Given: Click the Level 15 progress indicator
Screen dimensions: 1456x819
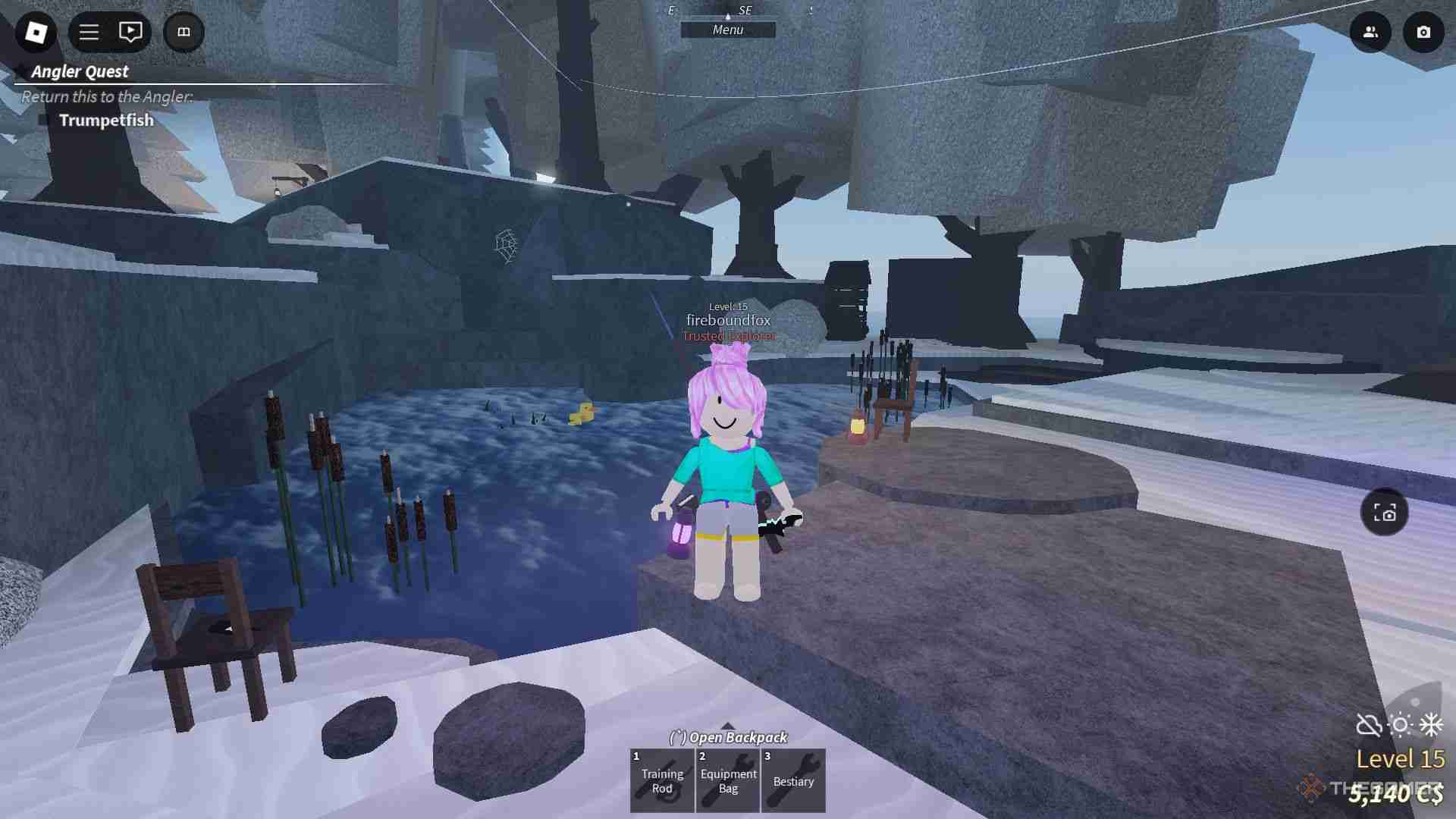Looking at the screenshot, I should [x=1402, y=758].
